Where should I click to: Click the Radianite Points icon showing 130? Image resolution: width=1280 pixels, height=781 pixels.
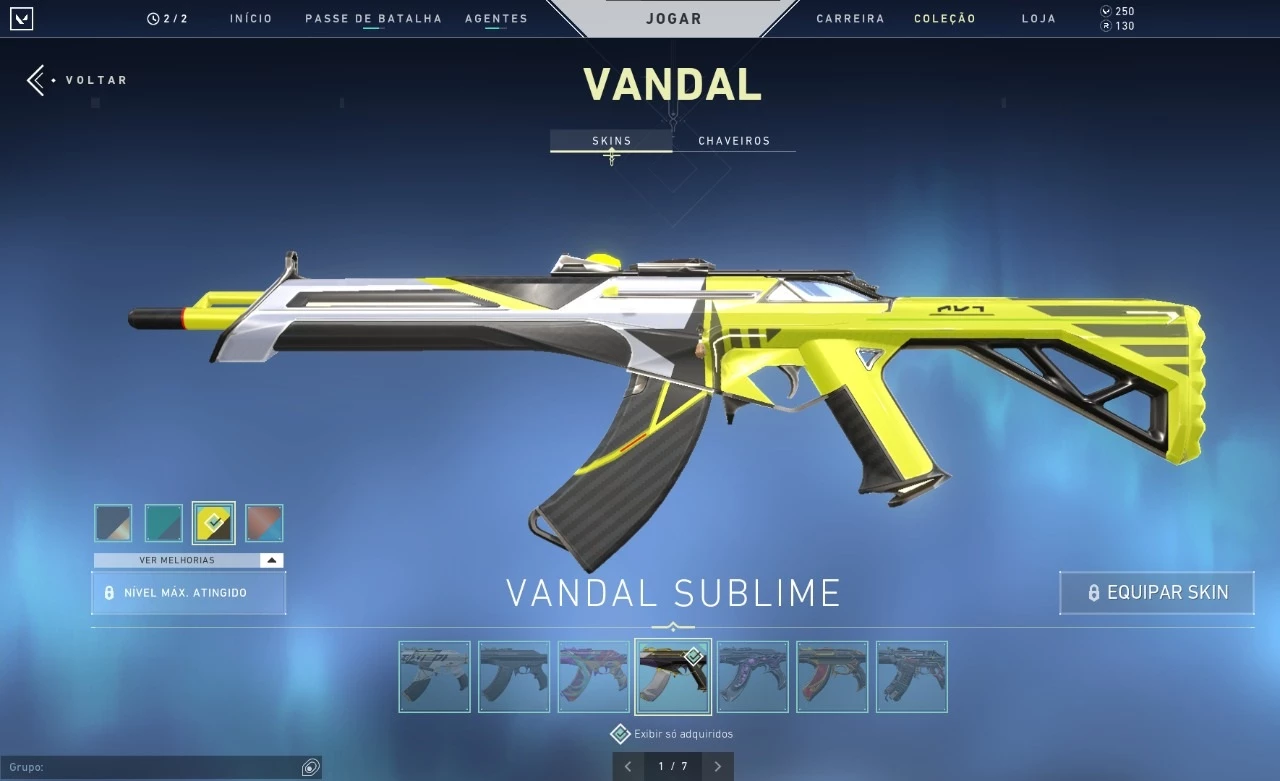pos(1106,27)
